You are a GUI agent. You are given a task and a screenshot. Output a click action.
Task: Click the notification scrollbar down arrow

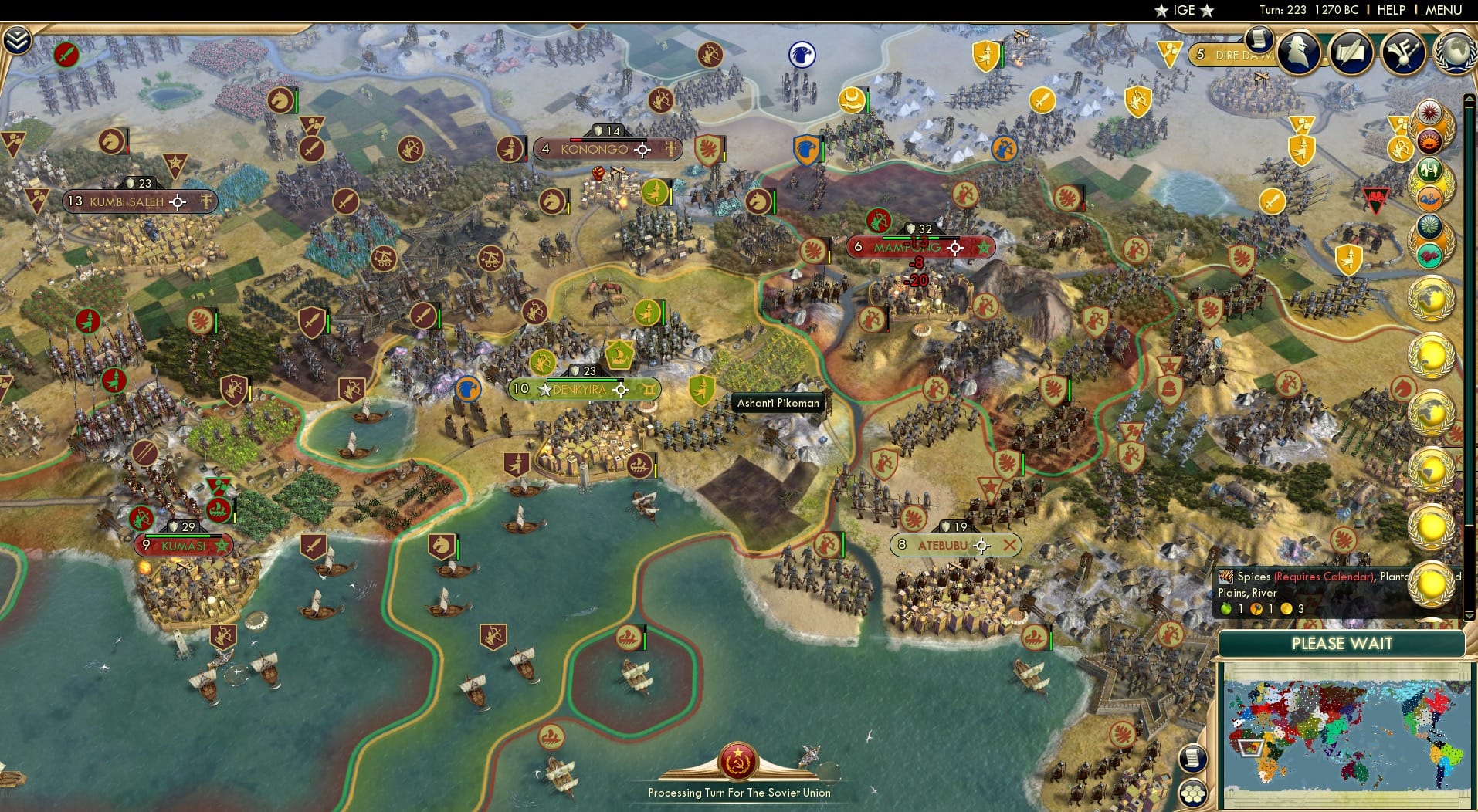(1469, 615)
